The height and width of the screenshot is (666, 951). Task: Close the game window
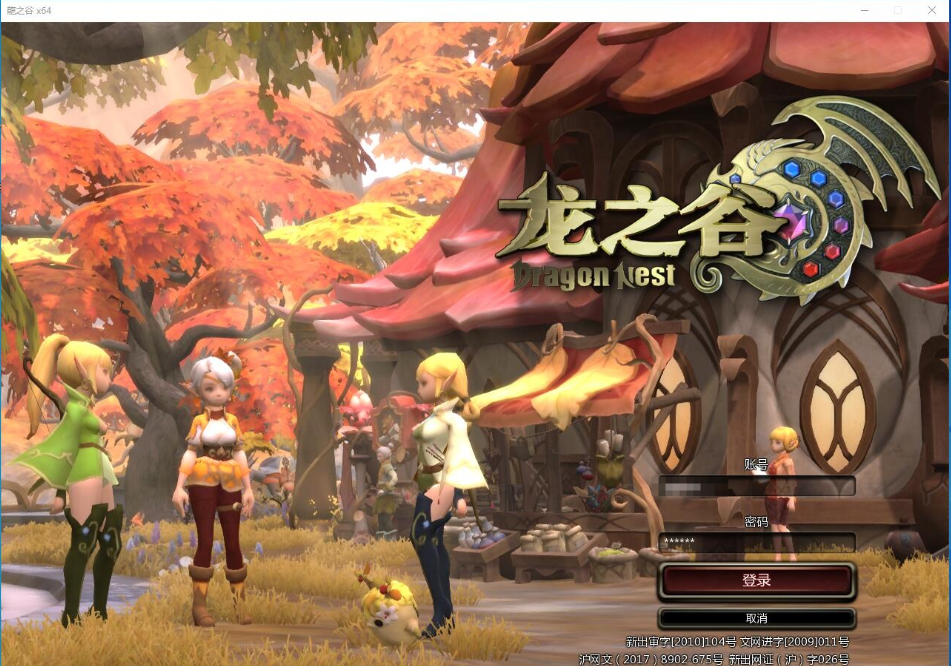coord(932,10)
